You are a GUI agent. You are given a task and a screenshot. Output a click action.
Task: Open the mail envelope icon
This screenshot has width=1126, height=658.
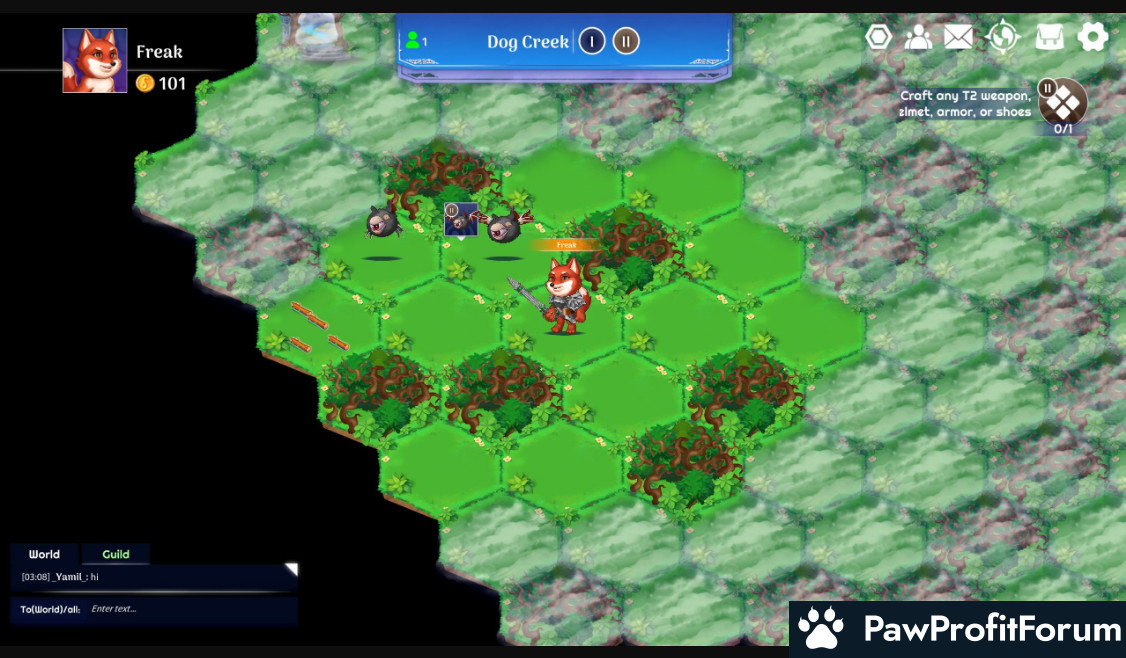[x=958, y=38]
